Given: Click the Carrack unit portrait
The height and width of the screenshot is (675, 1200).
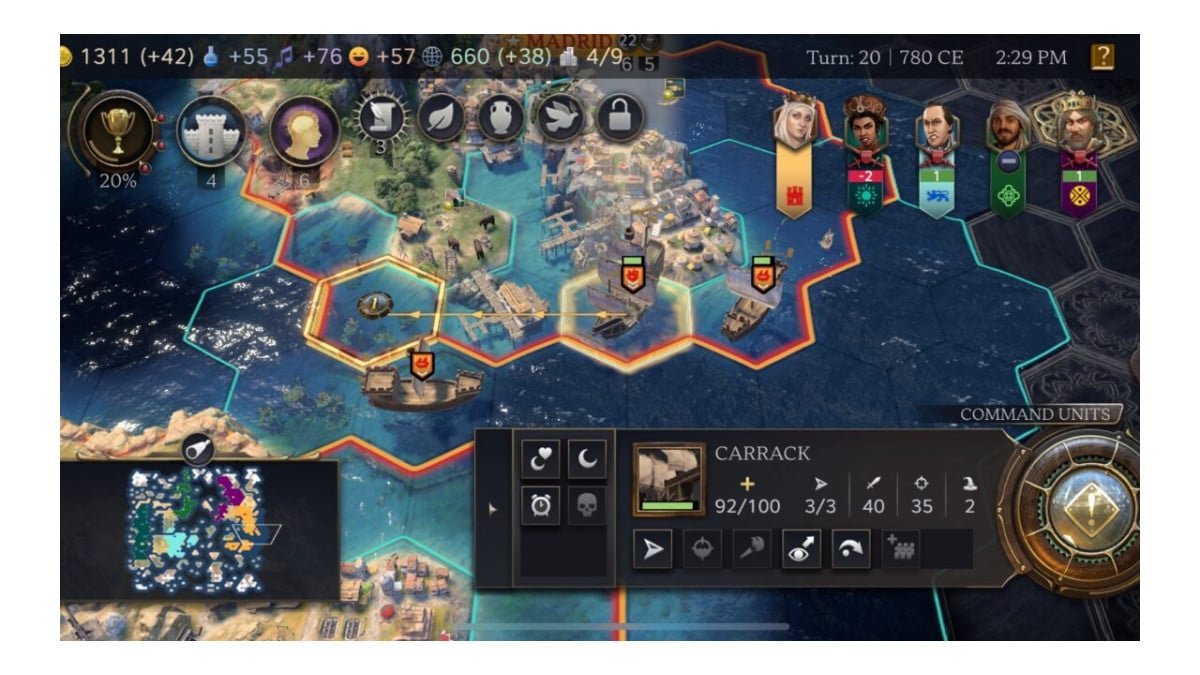Looking at the screenshot, I should [x=668, y=480].
